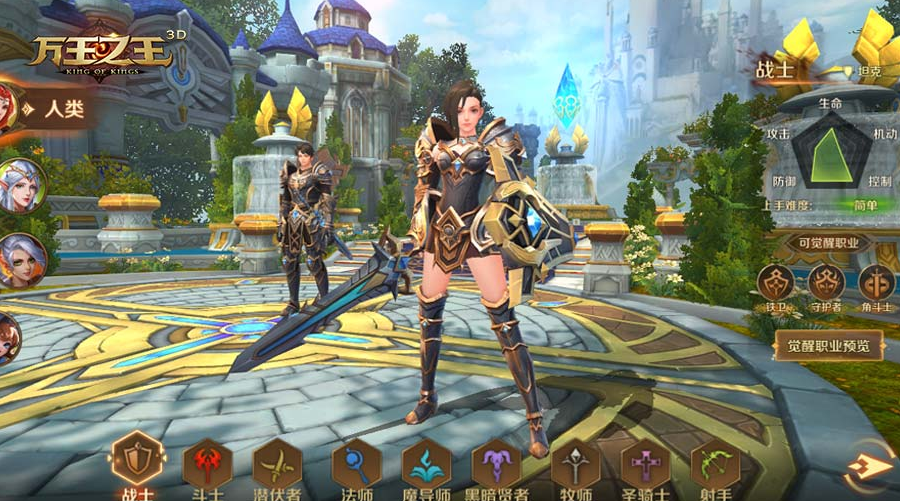Choose the 斗士 fighter class
900x501 pixels.
[207, 464]
